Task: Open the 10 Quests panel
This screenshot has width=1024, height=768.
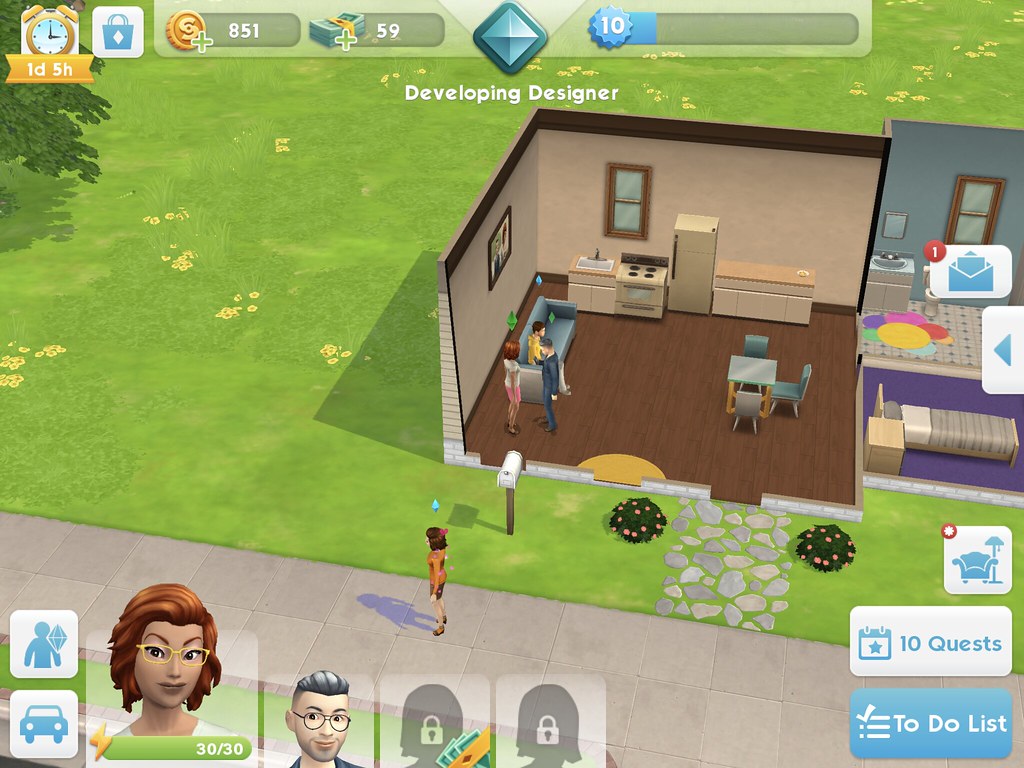Action: point(931,642)
